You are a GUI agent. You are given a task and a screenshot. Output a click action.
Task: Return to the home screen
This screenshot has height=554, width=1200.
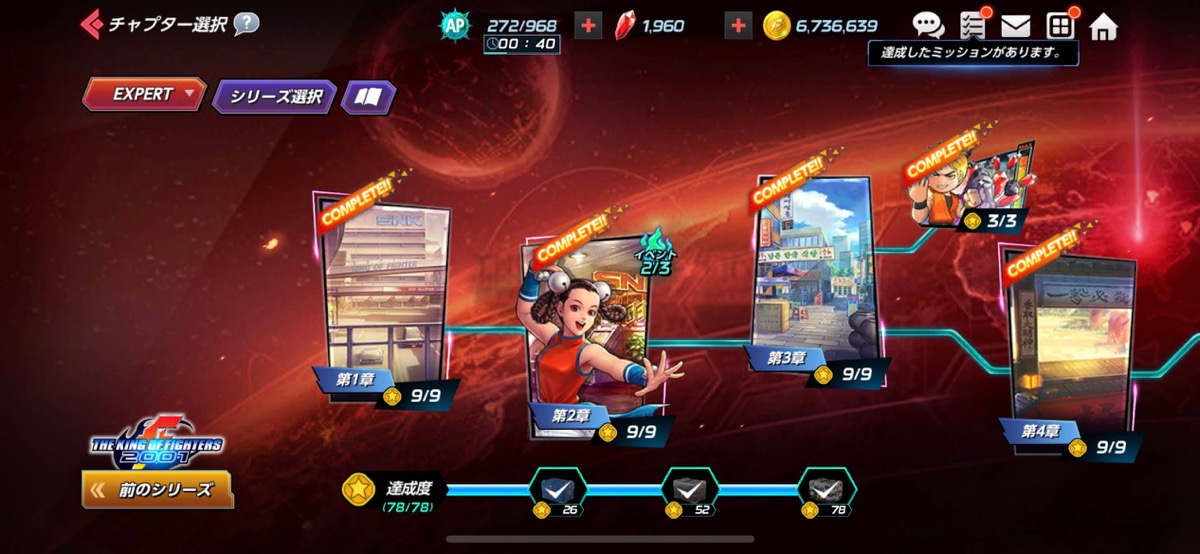click(x=1104, y=26)
